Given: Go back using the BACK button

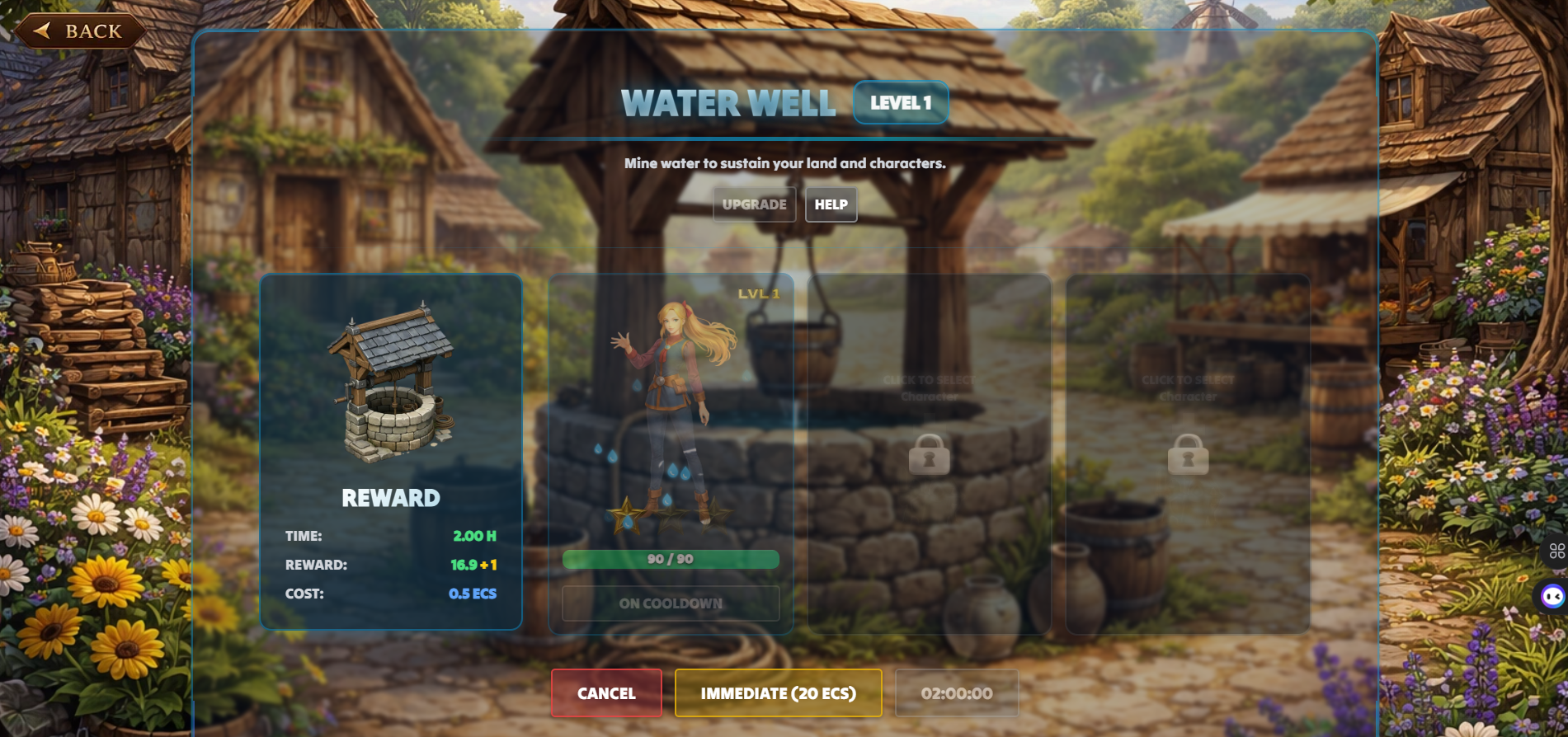Looking at the screenshot, I should click(80, 31).
